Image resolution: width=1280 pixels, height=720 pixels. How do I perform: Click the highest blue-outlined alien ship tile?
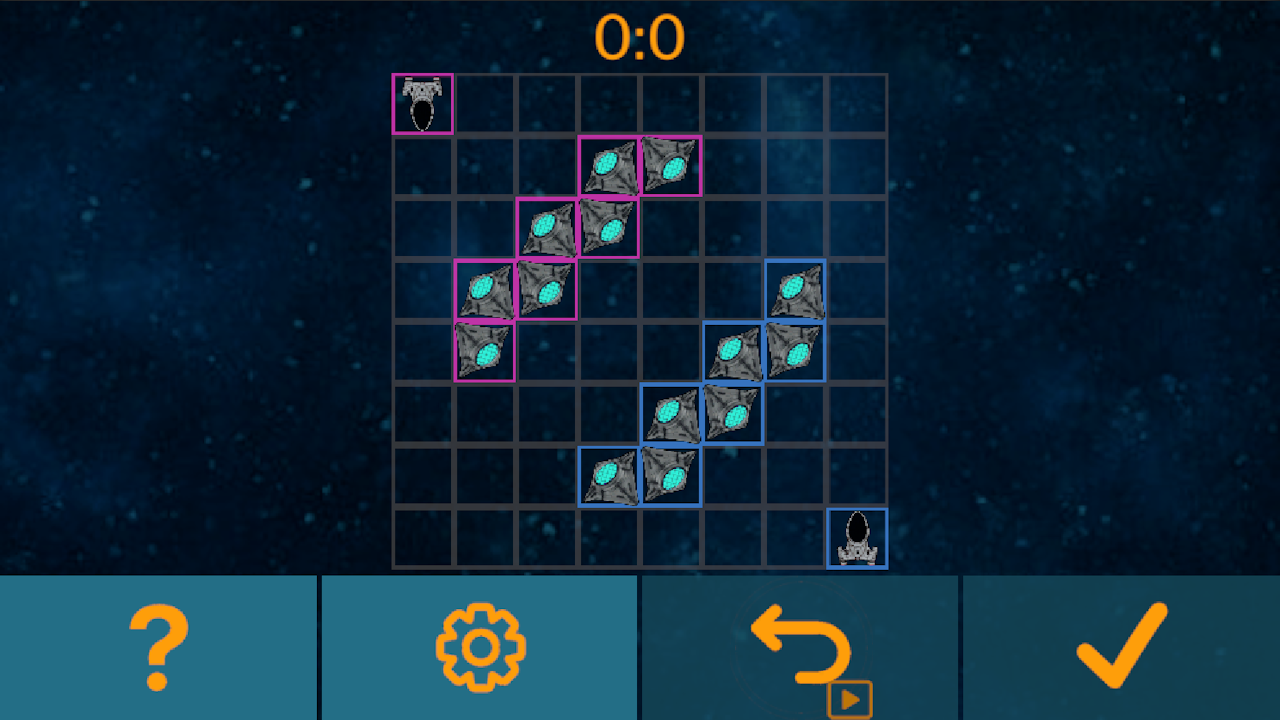coord(797,289)
